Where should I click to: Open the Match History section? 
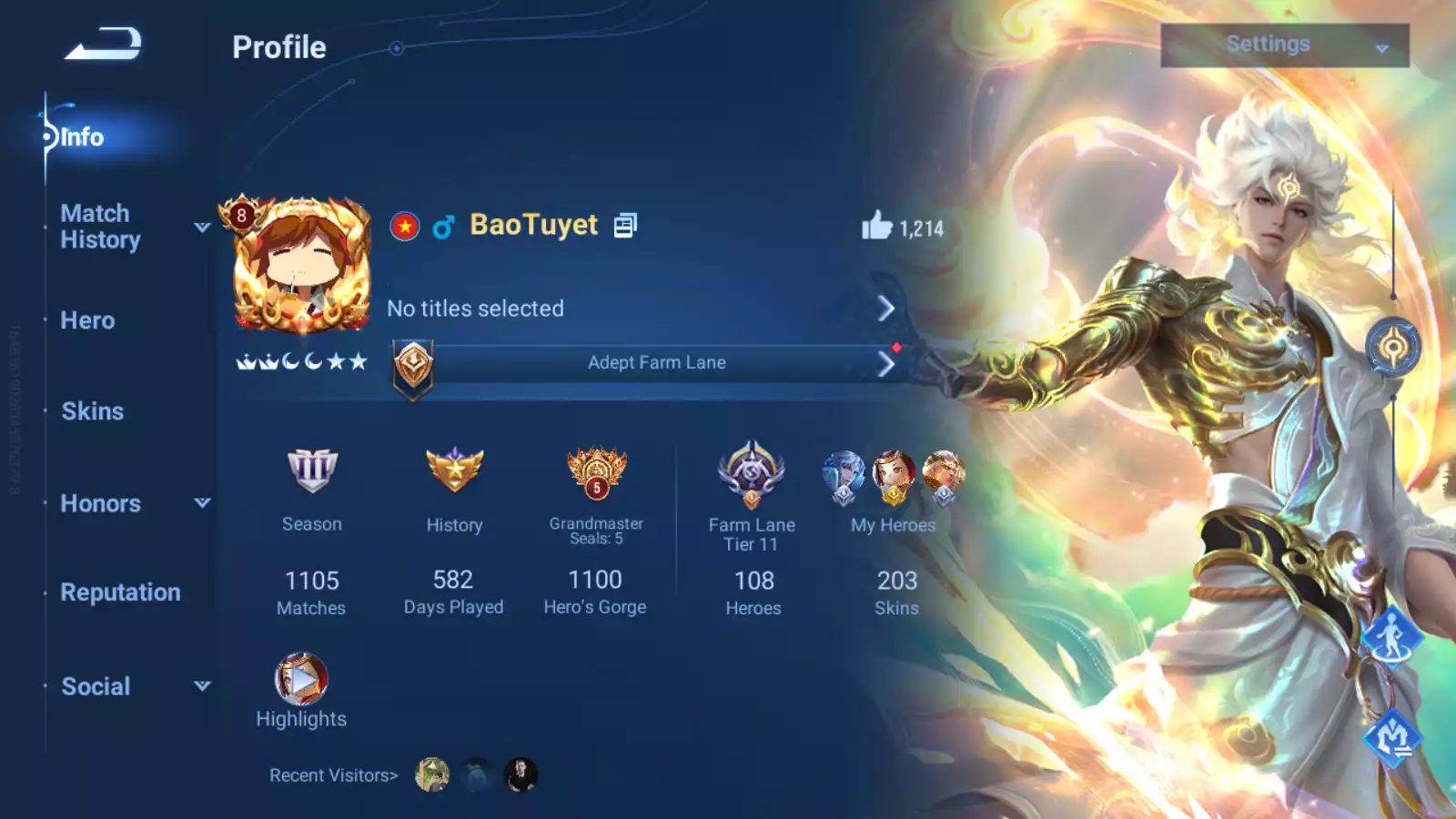100,227
